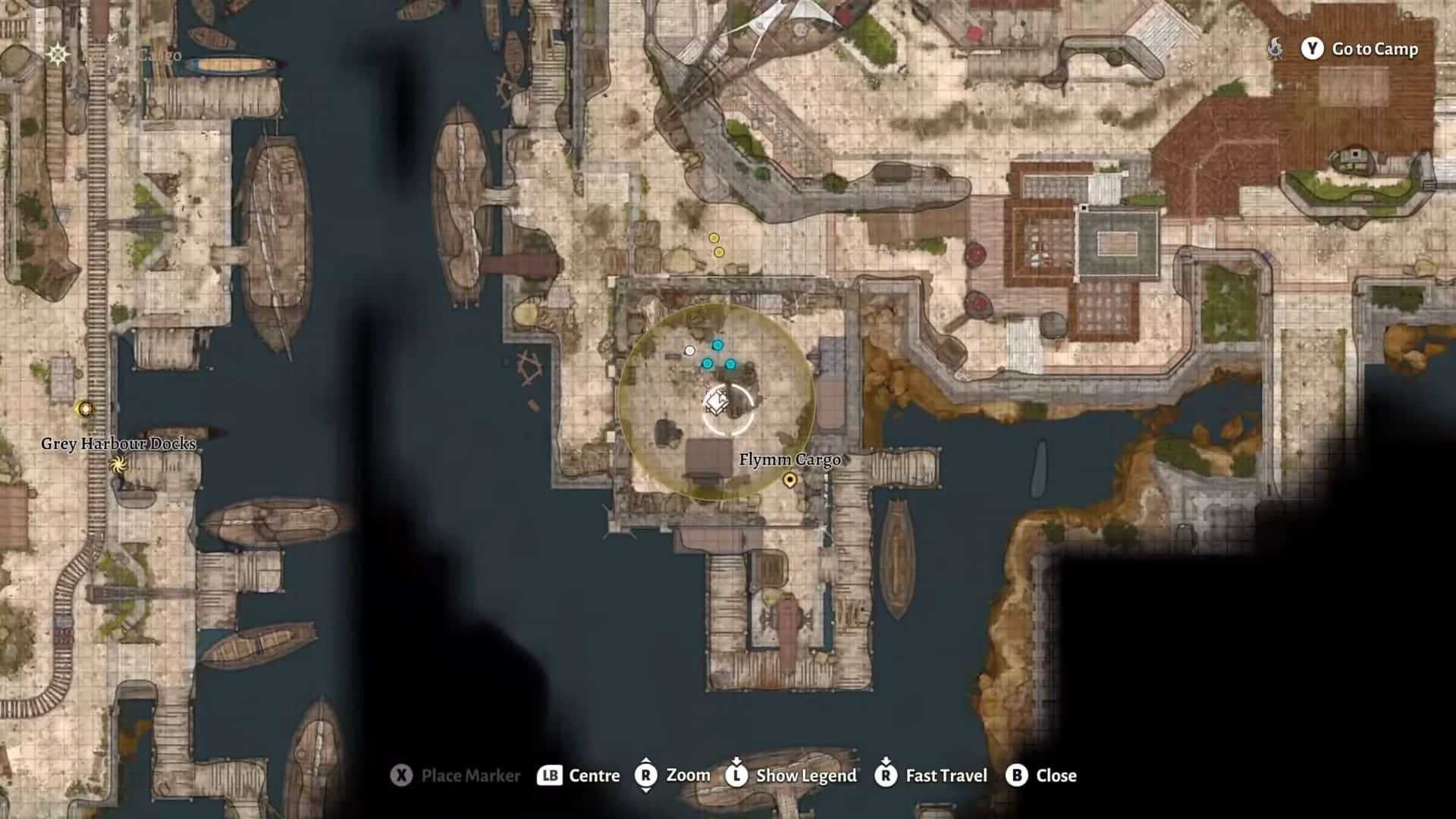Click the white compass-star marker in the top-left
This screenshot has width=1456, height=819.
58,54
